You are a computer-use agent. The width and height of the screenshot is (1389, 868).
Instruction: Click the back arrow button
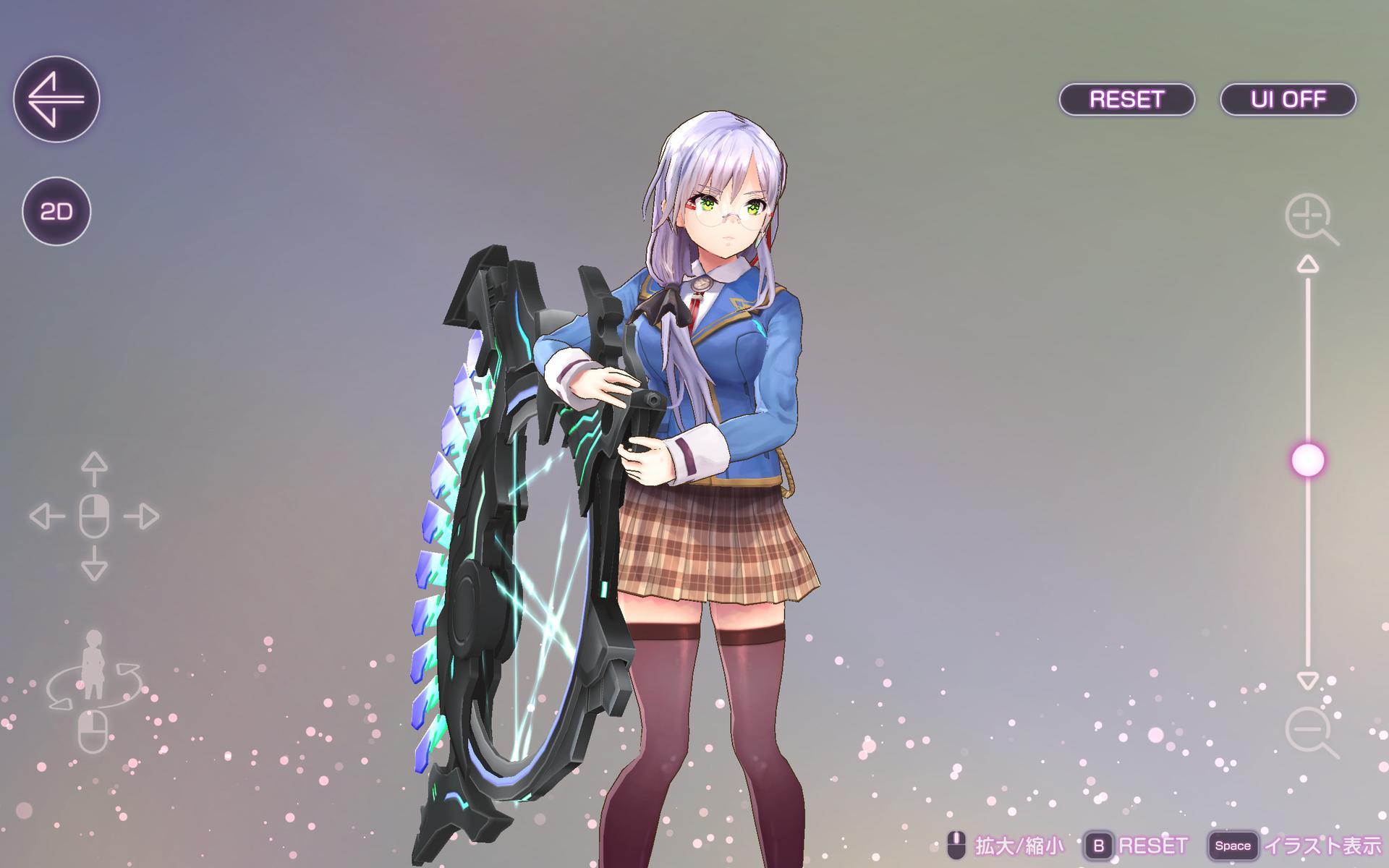point(56,99)
